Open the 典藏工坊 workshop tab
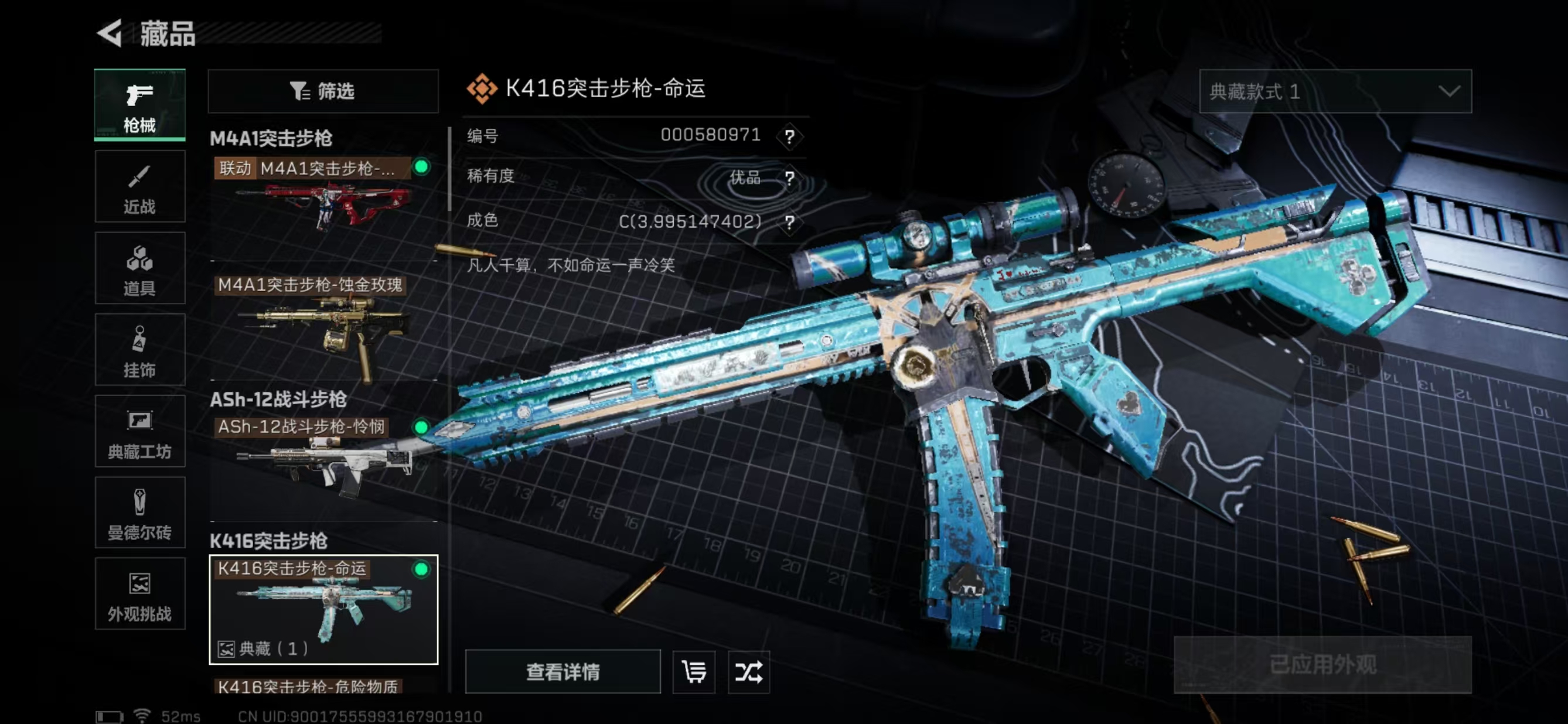The width and height of the screenshot is (1568, 724). (x=139, y=431)
